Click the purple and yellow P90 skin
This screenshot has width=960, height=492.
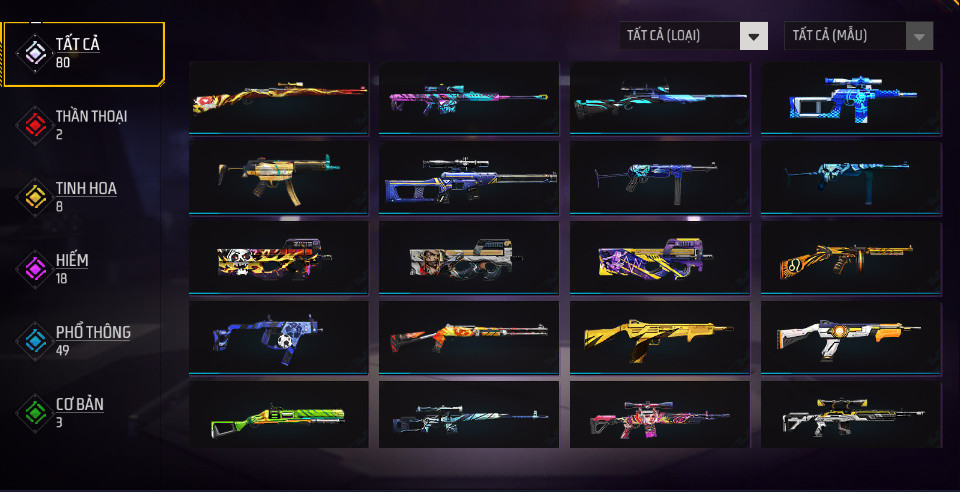click(x=660, y=257)
